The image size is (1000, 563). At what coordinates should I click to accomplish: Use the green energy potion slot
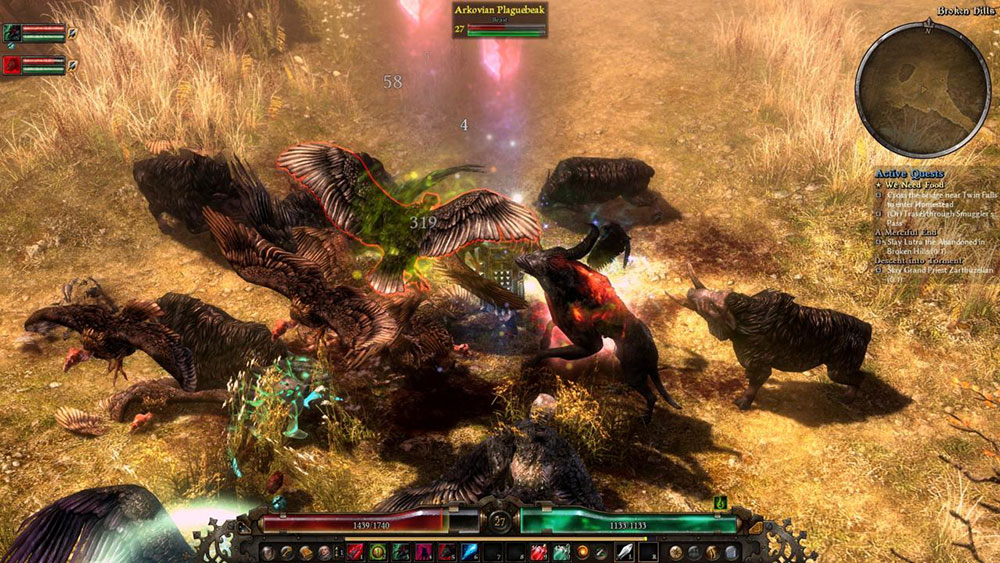[560, 551]
